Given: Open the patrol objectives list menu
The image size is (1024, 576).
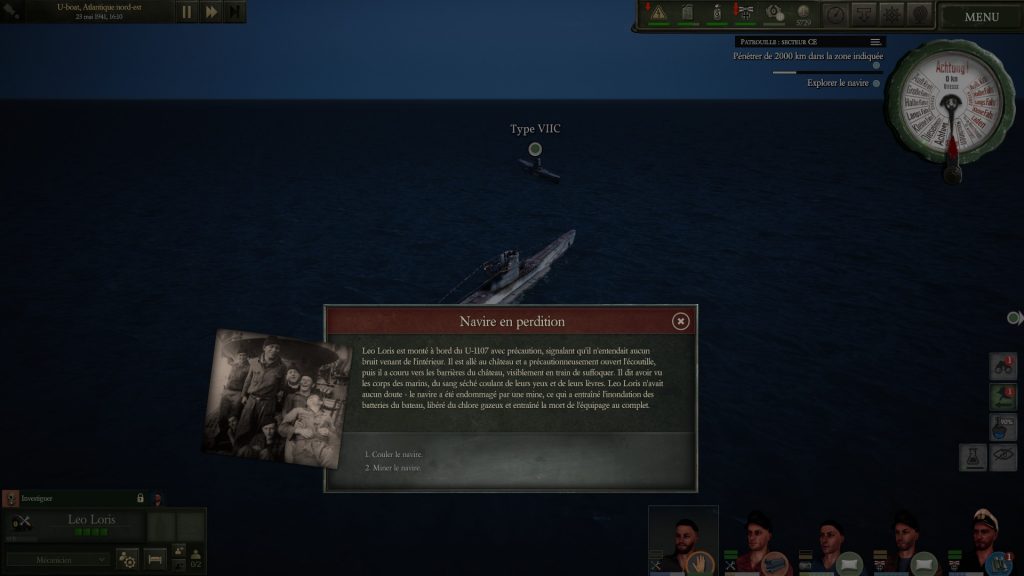Looking at the screenshot, I should 876,42.
